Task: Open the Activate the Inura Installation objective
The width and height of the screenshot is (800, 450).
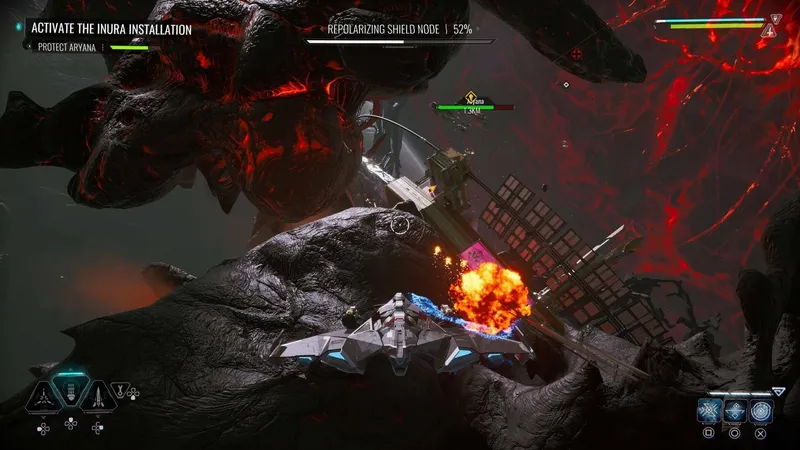Action: coord(110,30)
